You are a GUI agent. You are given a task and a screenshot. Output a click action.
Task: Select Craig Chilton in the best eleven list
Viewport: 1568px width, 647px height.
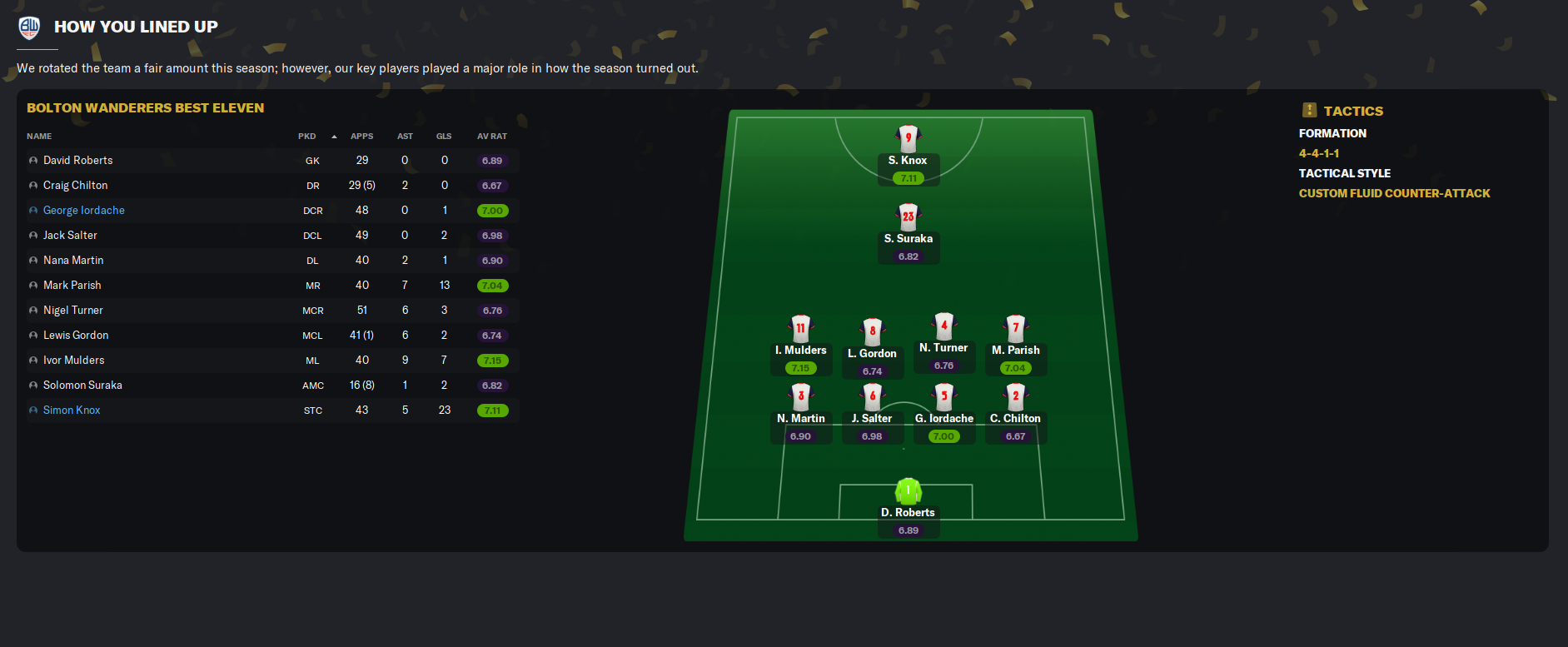point(75,186)
